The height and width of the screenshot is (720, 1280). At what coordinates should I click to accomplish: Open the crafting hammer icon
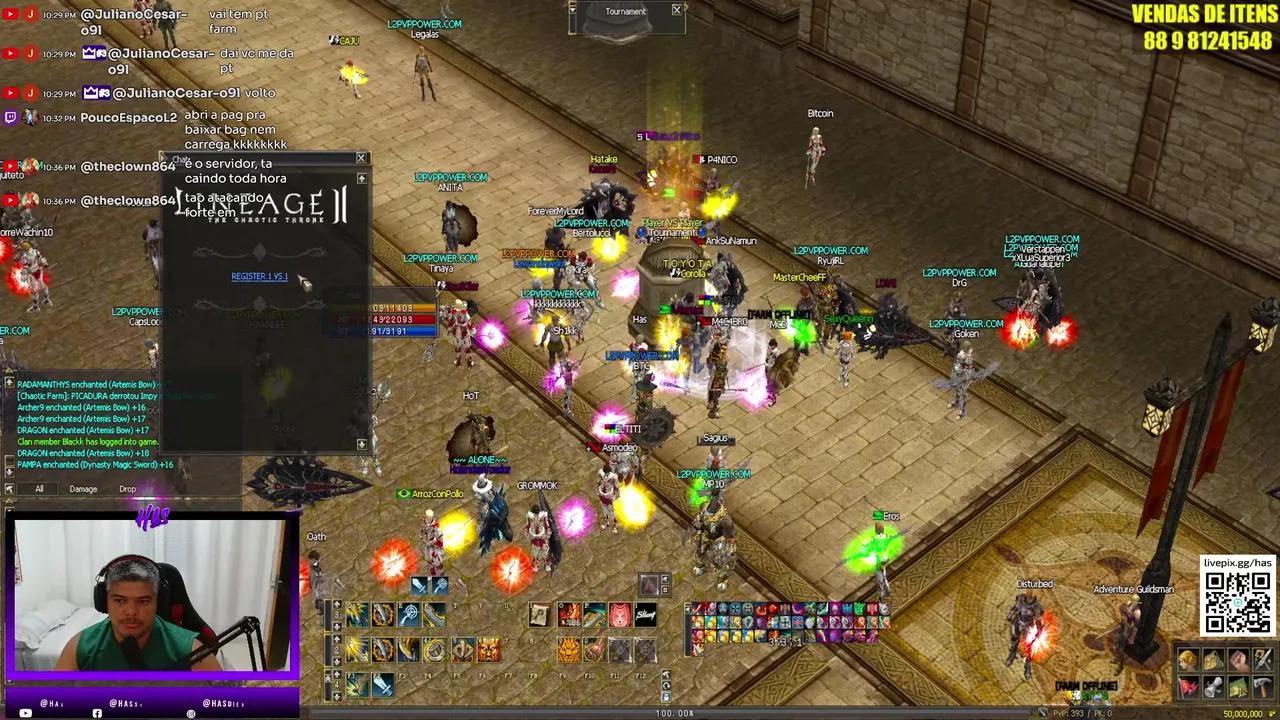click(1263, 688)
